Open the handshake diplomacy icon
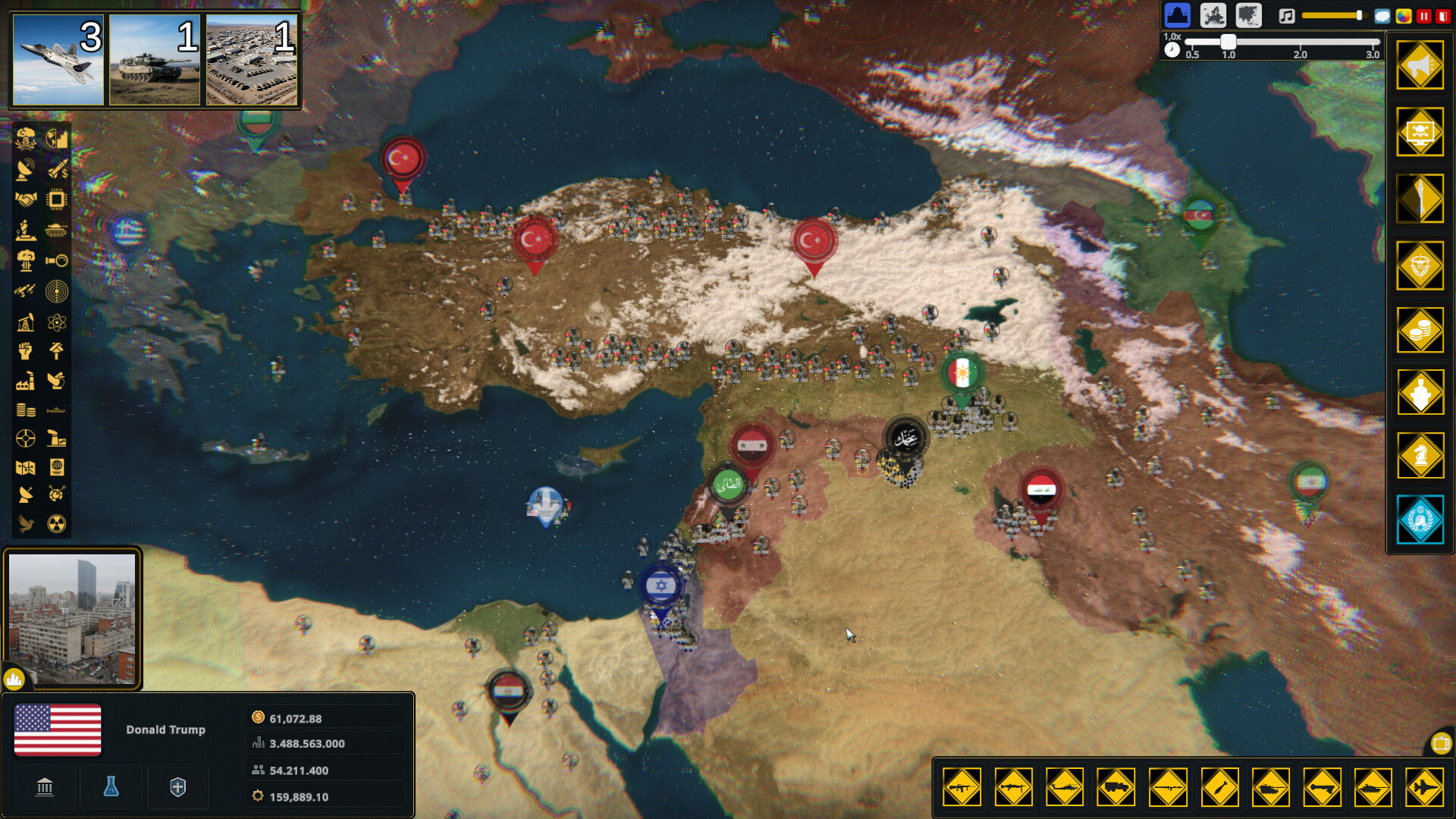The width and height of the screenshot is (1456, 819). click(x=26, y=199)
